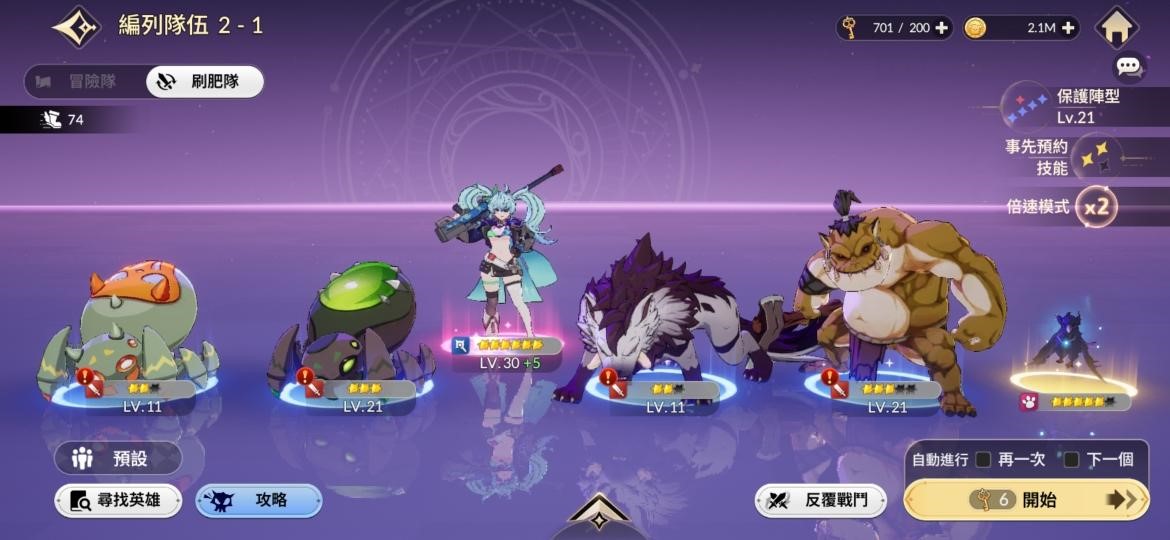Open the chat bubble
This screenshot has width=1170, height=540.
click(x=1129, y=67)
